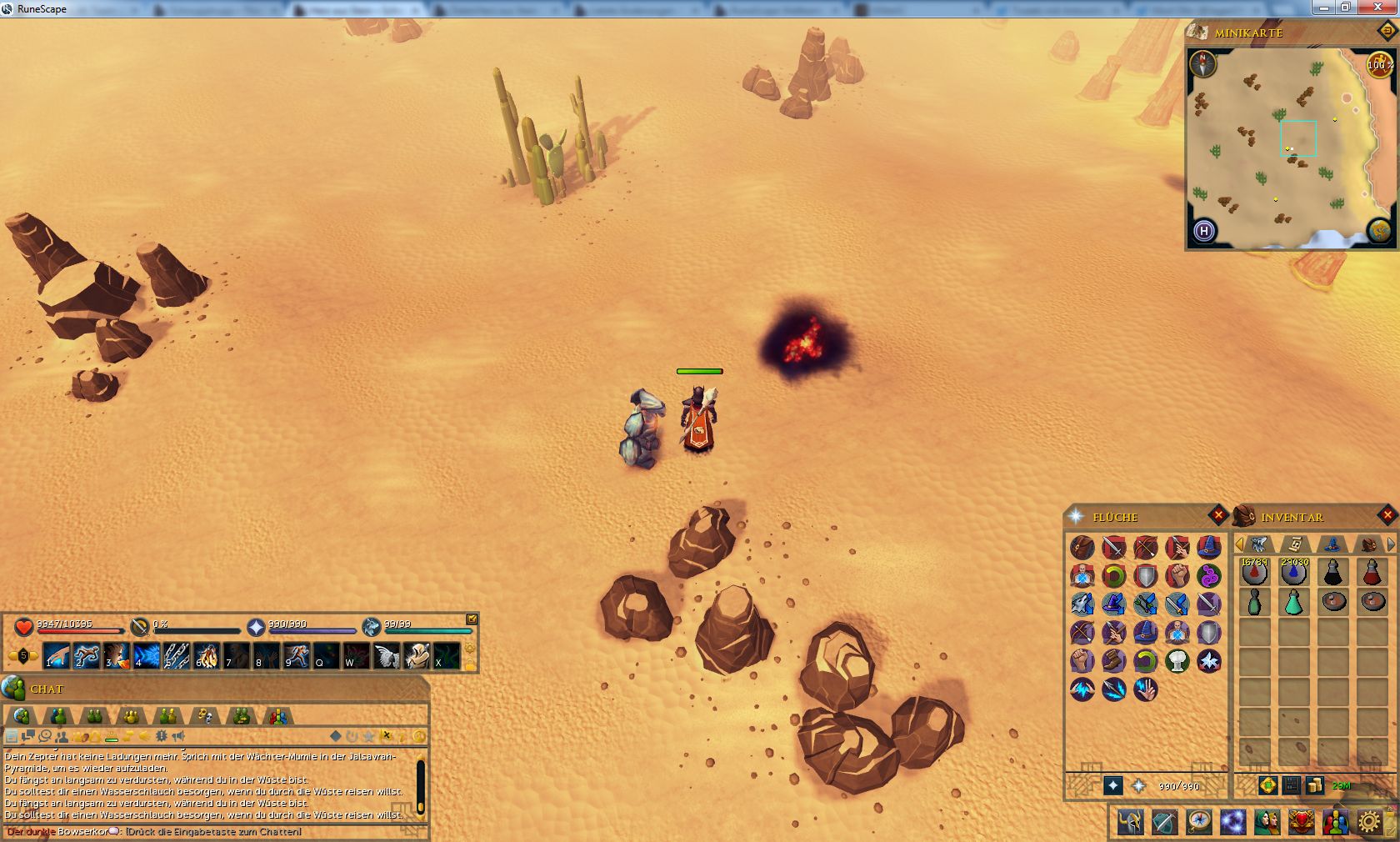Use the chains ability in slot 5

pos(176,656)
